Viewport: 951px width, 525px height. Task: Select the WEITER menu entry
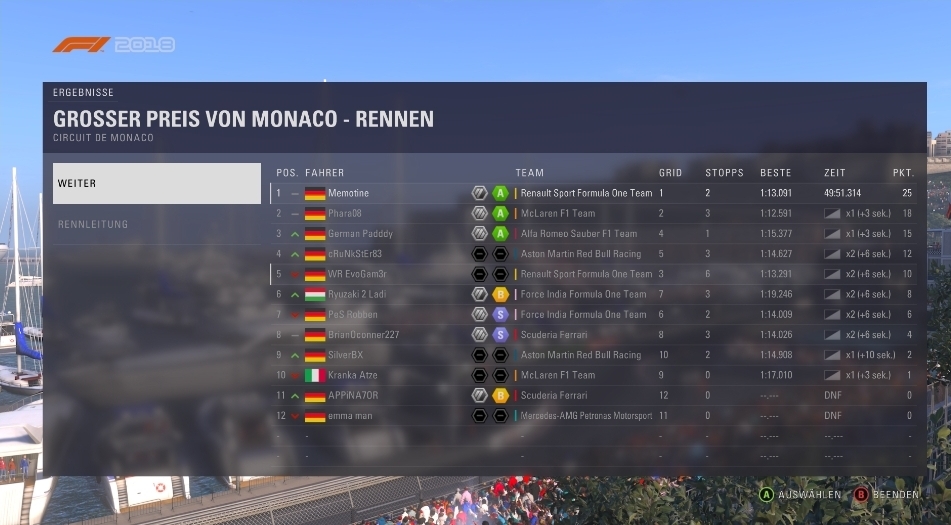[x=156, y=184]
